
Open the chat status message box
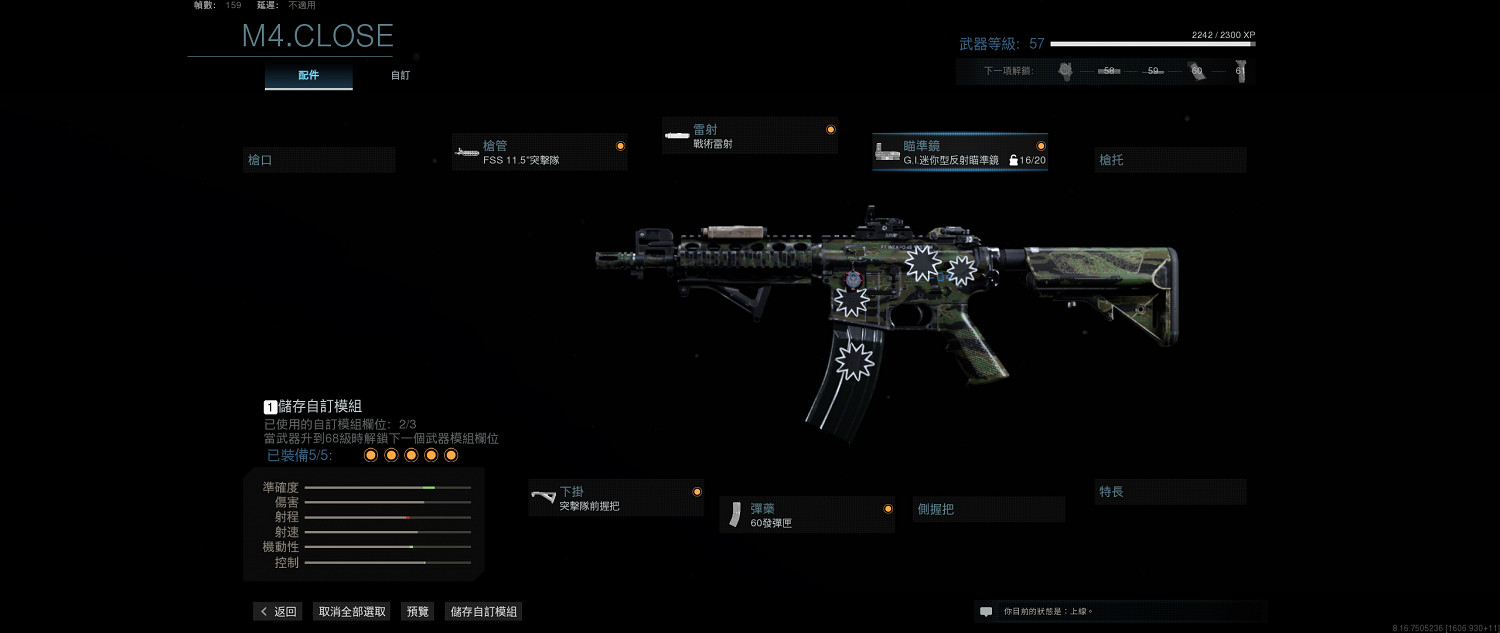[1120, 611]
